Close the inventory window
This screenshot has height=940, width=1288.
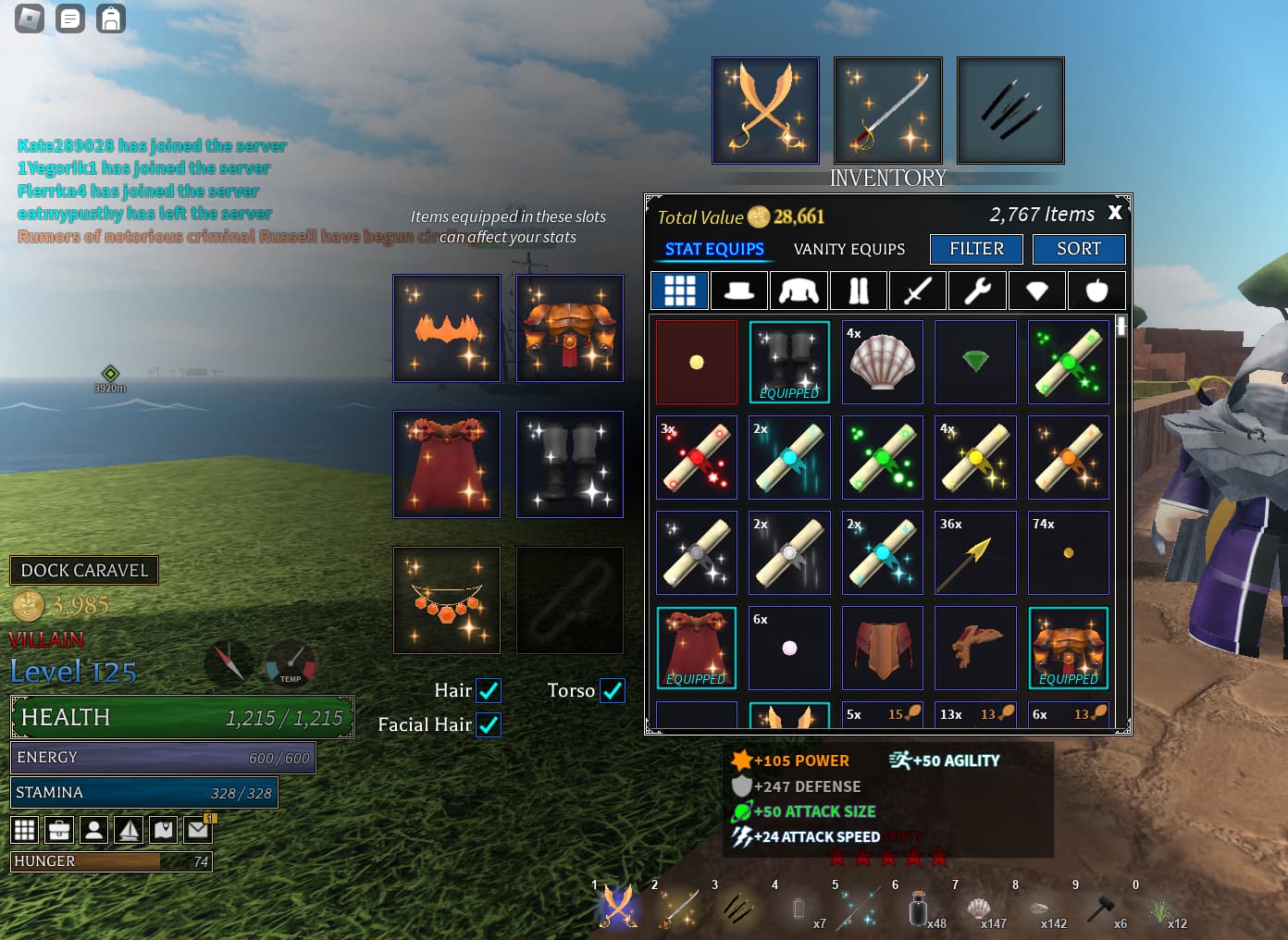[1115, 213]
